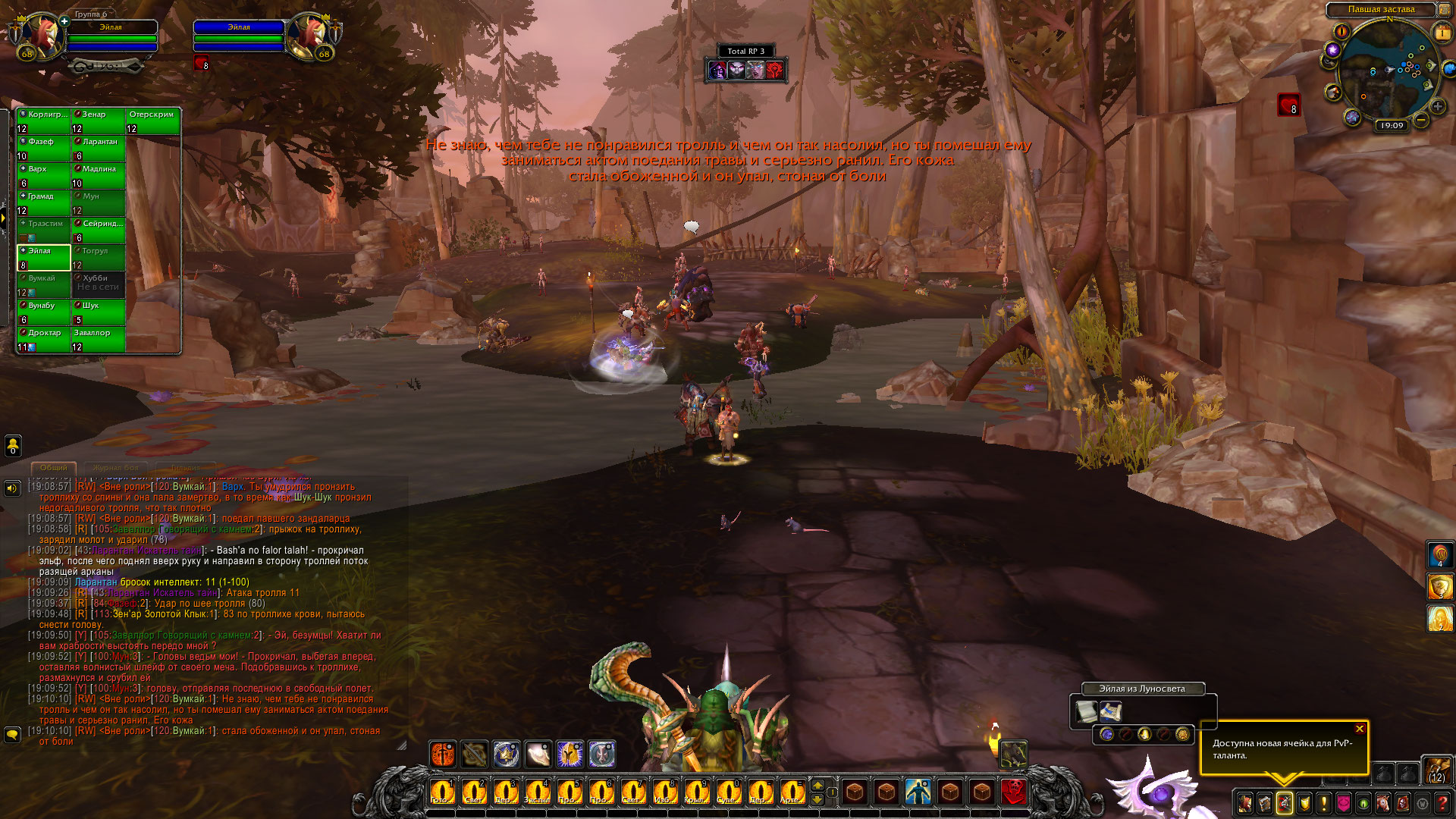Viewport: 1456px width, 819px height.
Task: Page the action bar up with the arrow
Action: tap(817, 785)
